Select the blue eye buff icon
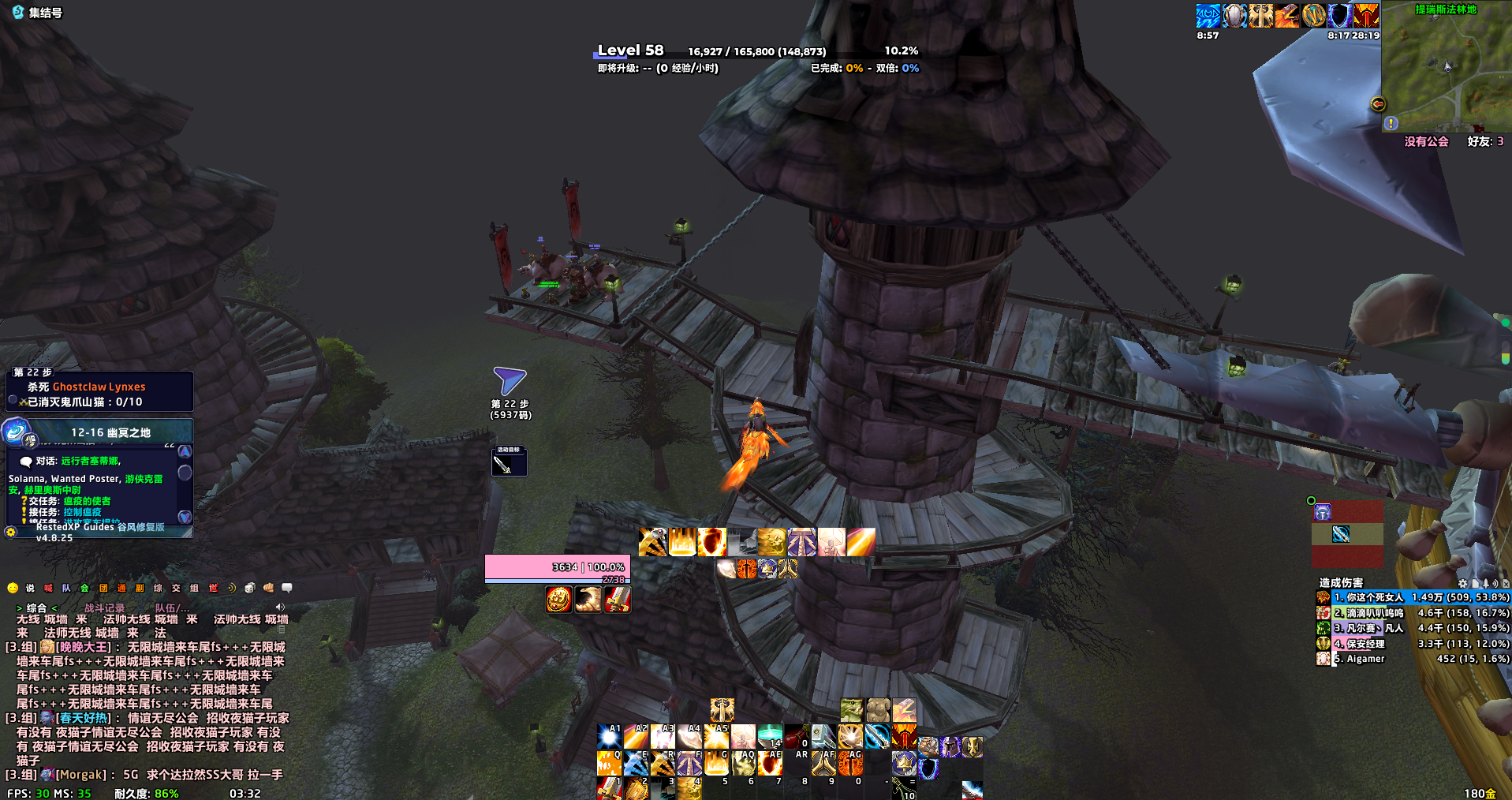Screen dimensions: 1512x800 tap(1208, 16)
